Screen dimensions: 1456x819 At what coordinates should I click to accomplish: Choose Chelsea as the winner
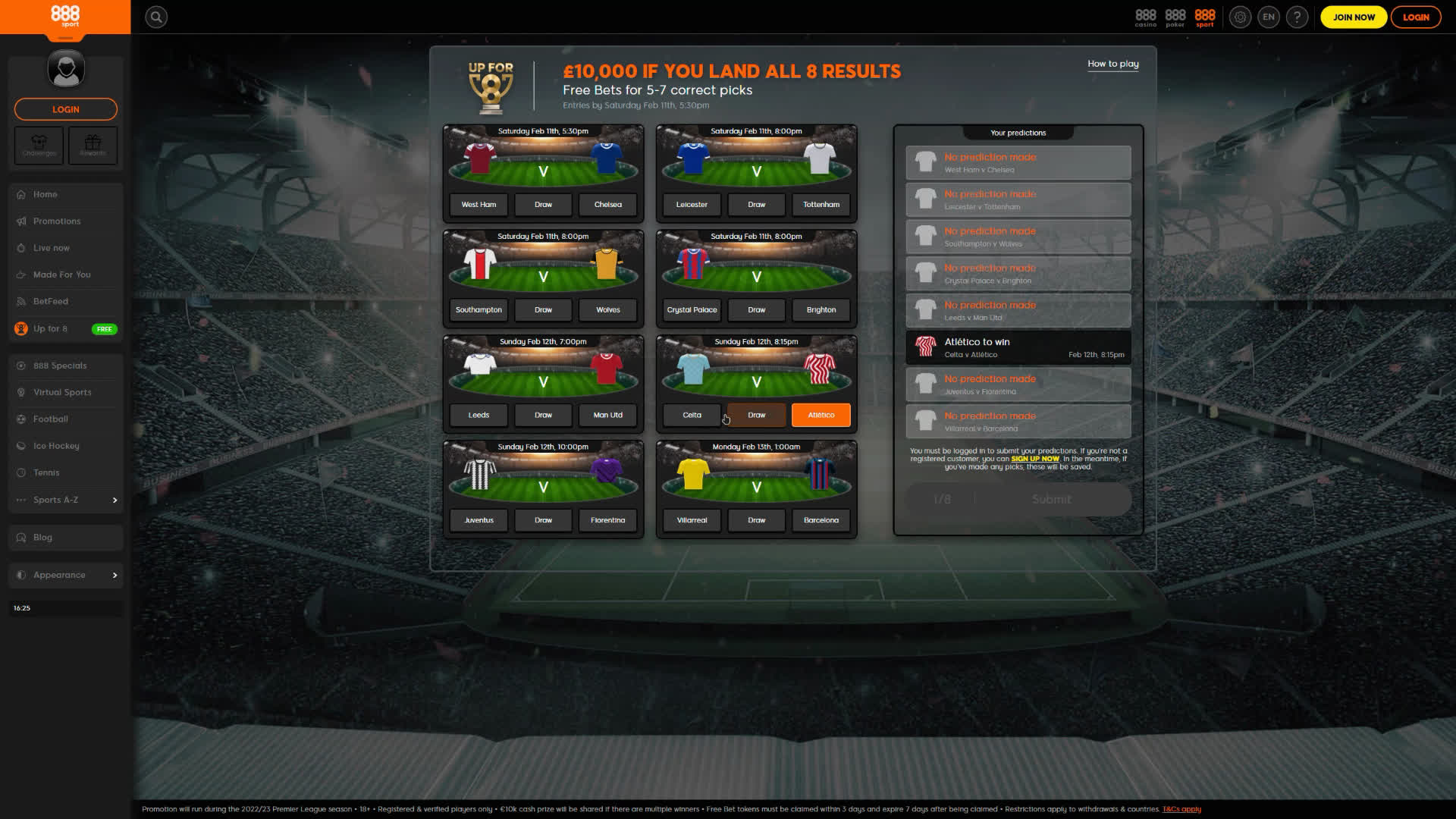click(607, 205)
